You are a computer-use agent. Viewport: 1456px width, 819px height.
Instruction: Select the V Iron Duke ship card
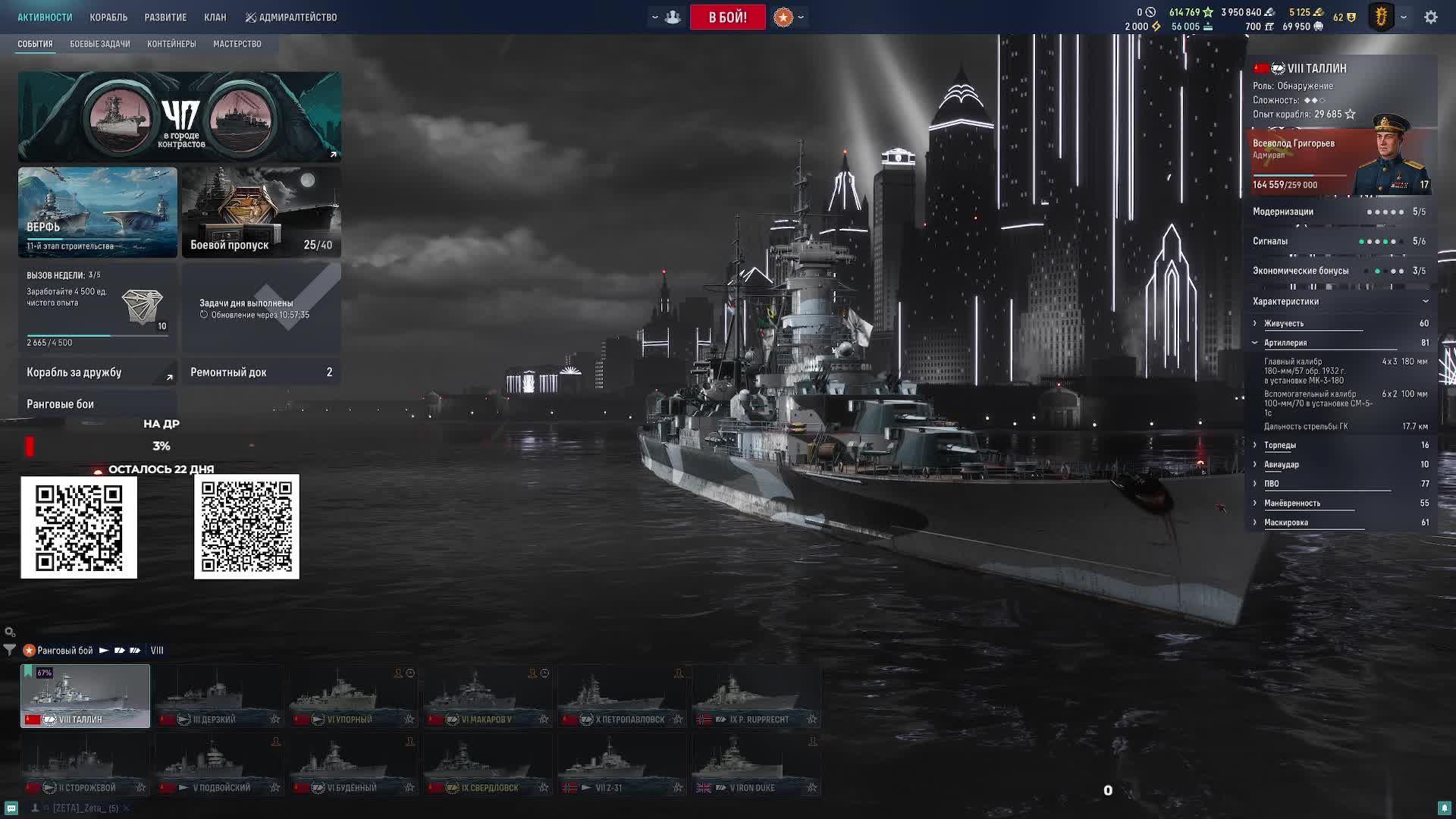pos(756,764)
